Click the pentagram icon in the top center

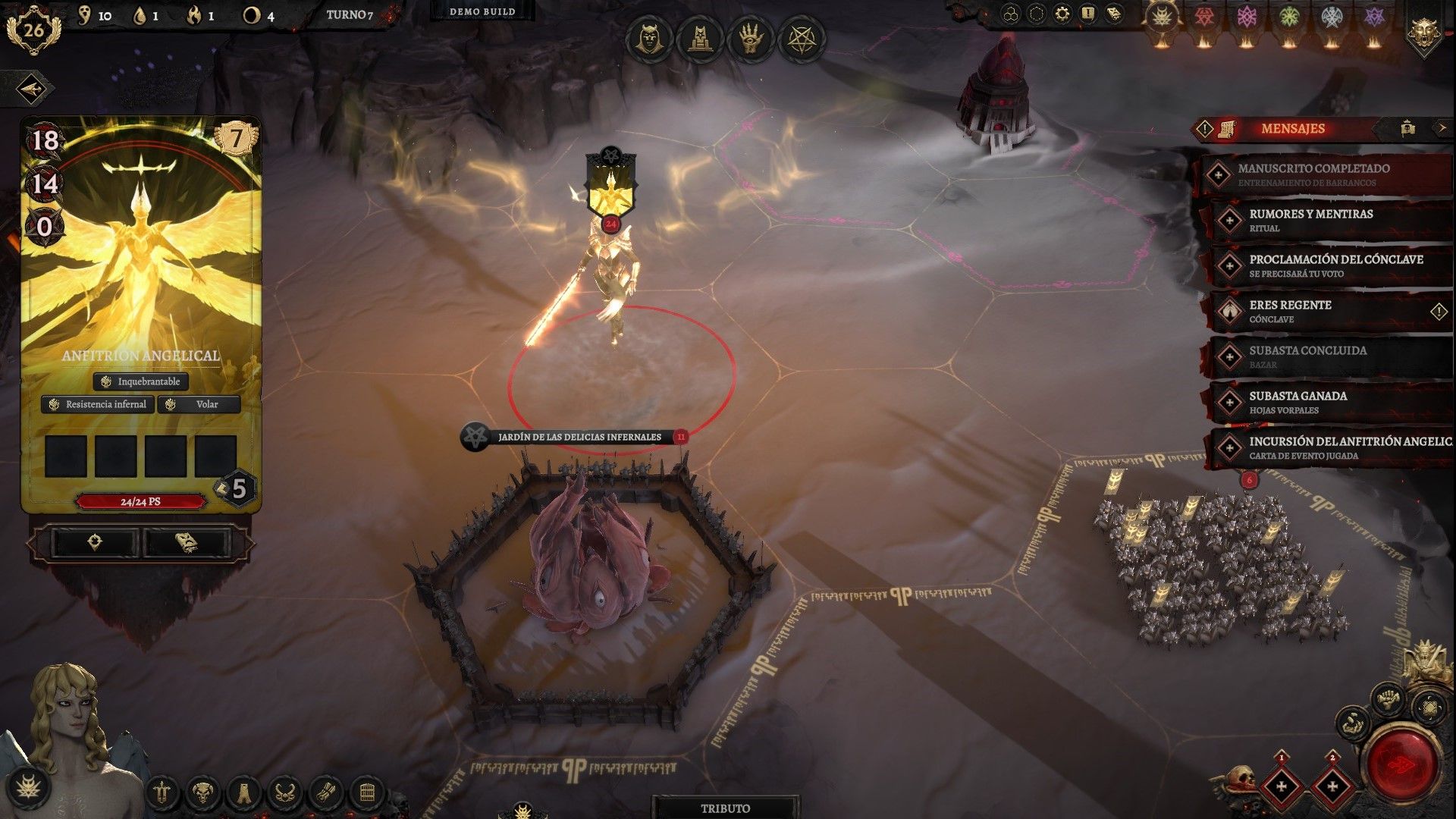pyautogui.click(x=801, y=39)
